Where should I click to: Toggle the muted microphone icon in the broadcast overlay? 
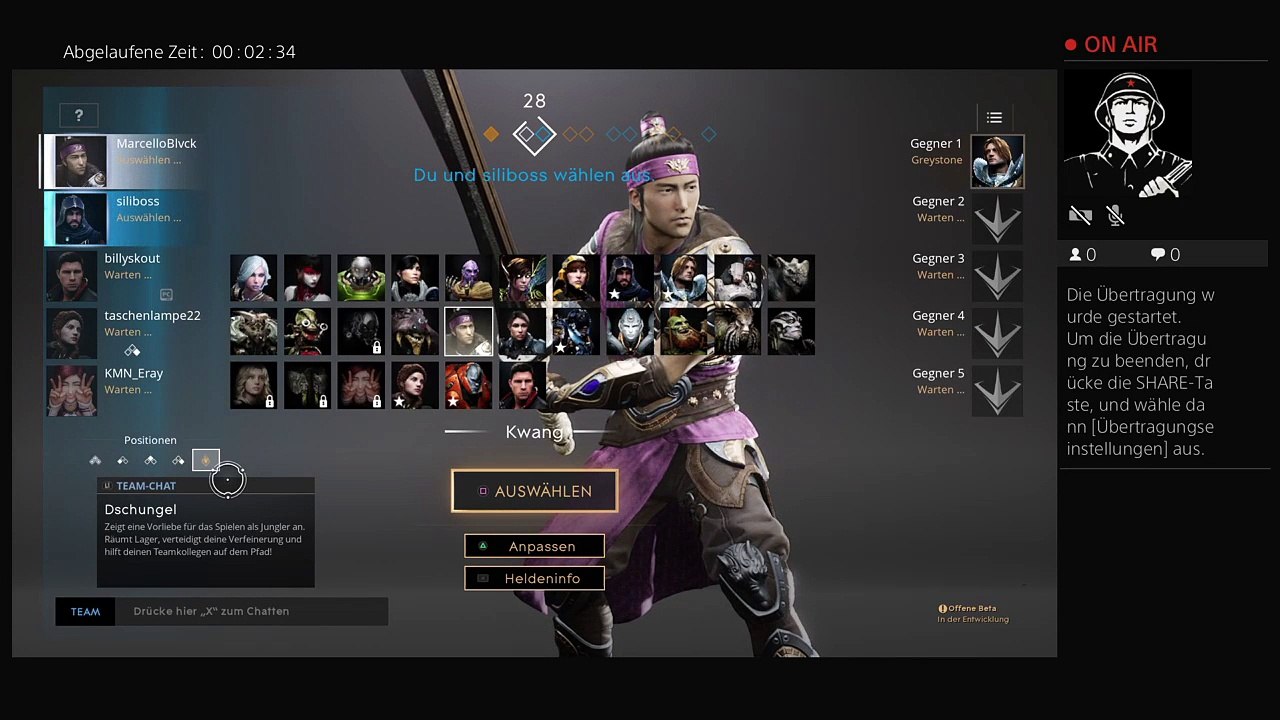1116,215
